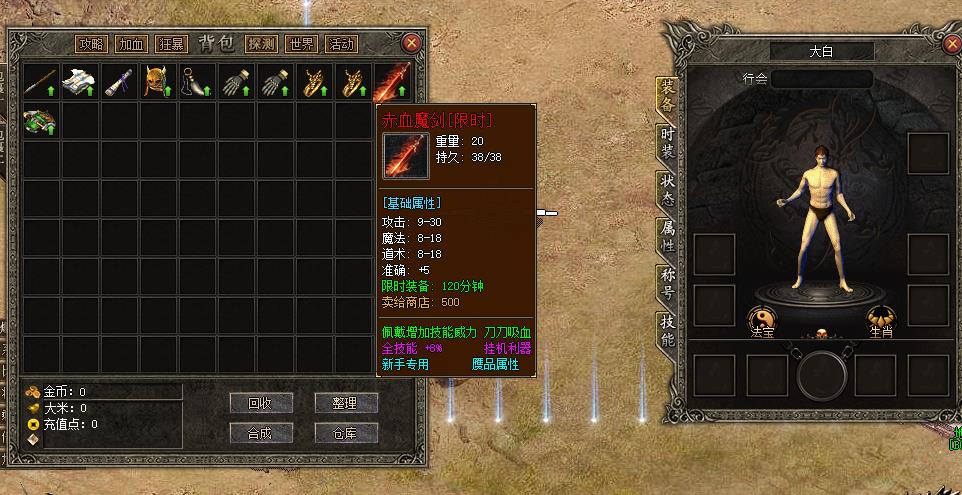Image resolution: width=962 pixels, height=495 pixels.
Task: Activate the 狂暴 berserk button
Action: 169,44
